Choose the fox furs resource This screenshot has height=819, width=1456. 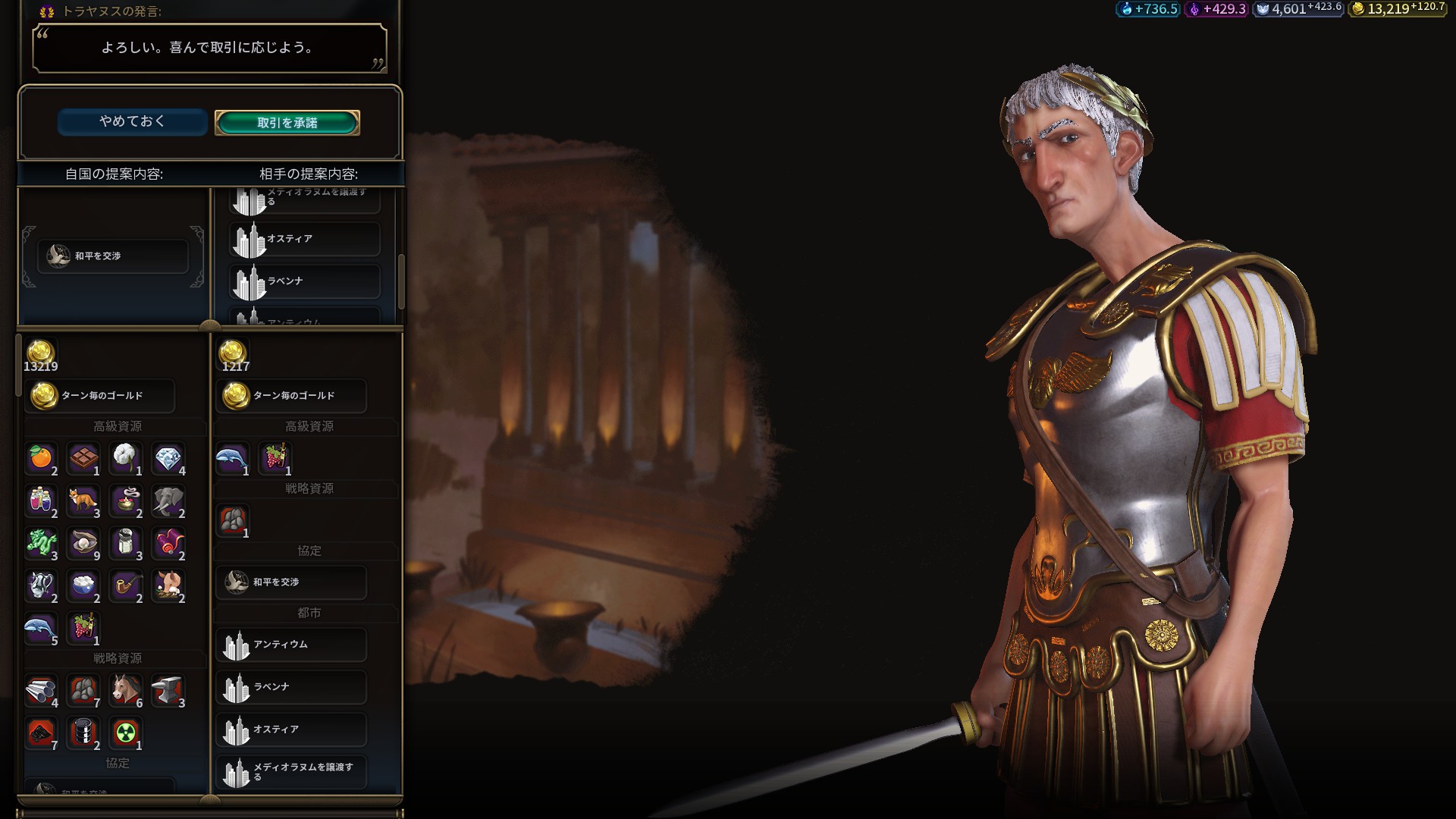pyautogui.click(x=83, y=500)
